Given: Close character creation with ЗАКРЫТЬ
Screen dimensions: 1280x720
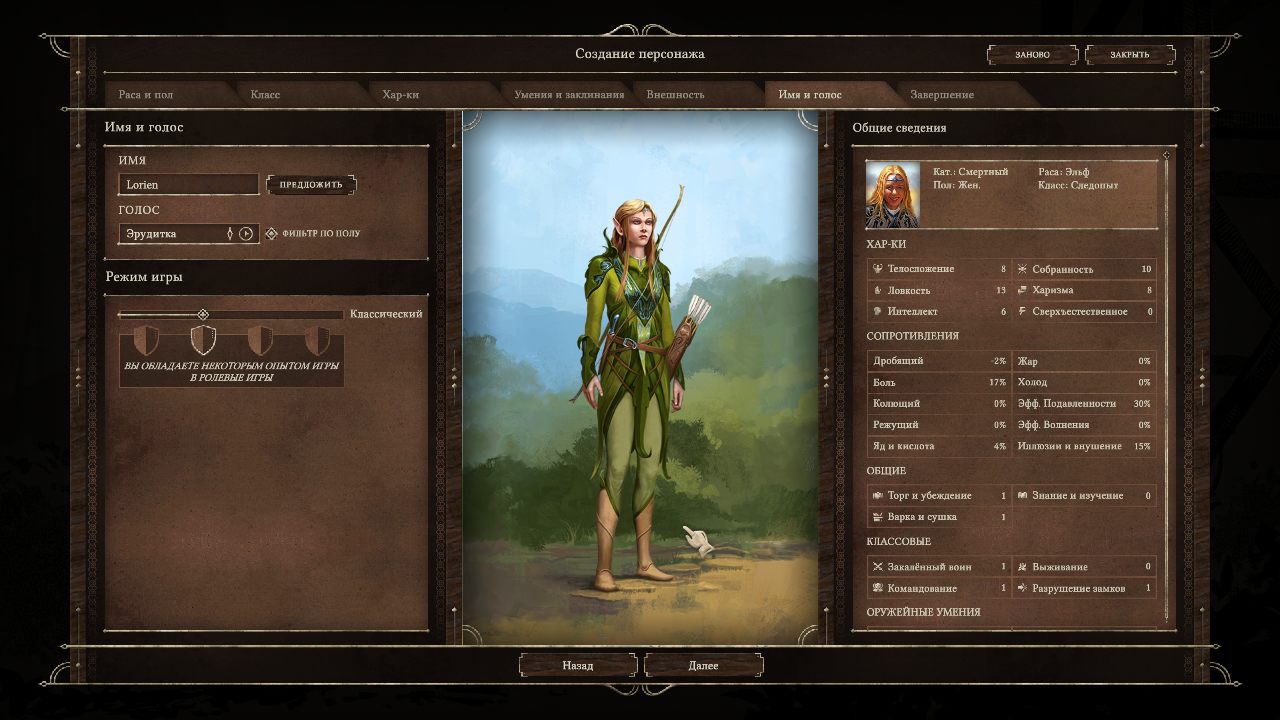Looking at the screenshot, I should (x=1129, y=55).
